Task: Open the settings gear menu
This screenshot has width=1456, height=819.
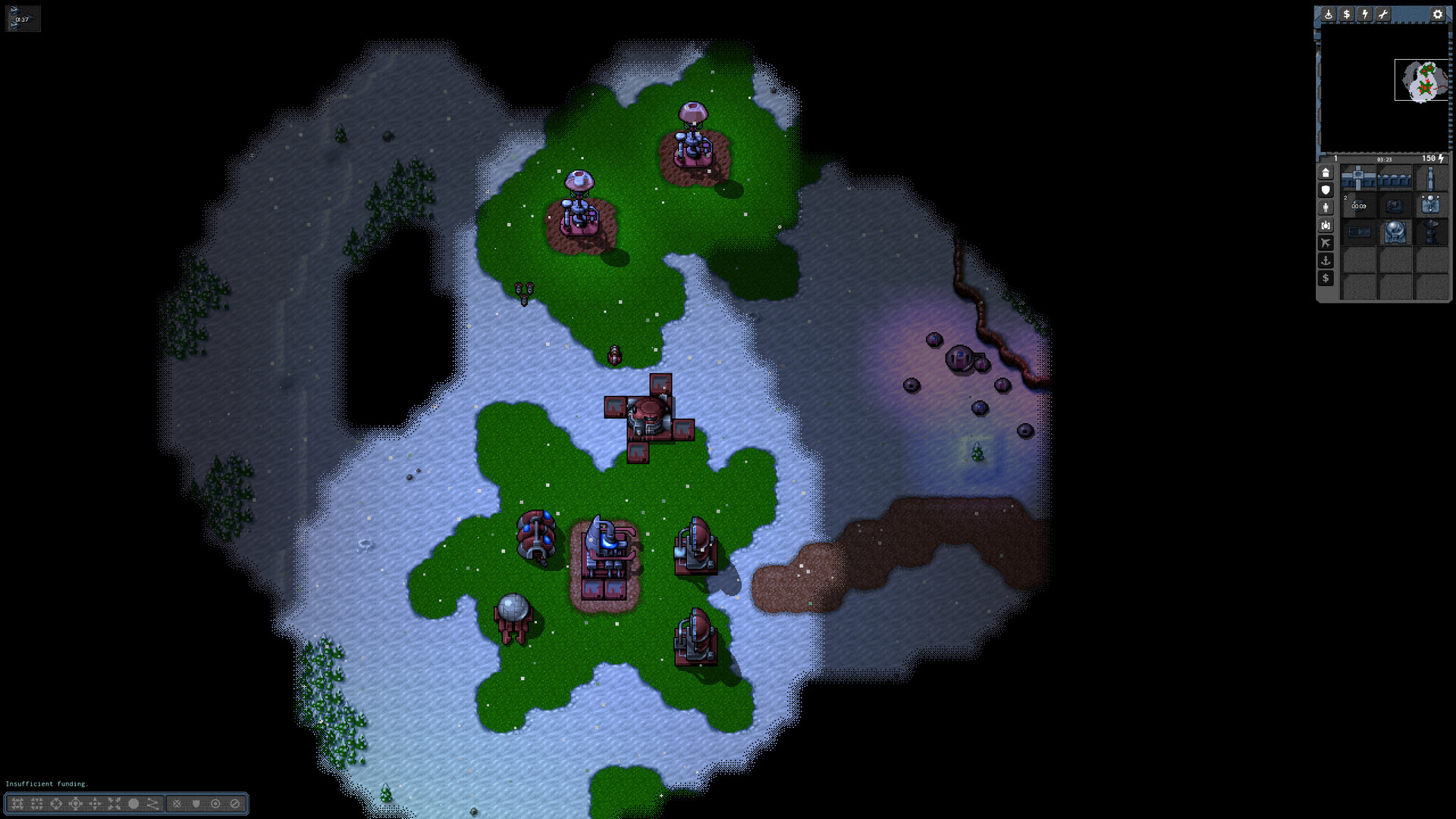Action: pyautogui.click(x=1437, y=14)
